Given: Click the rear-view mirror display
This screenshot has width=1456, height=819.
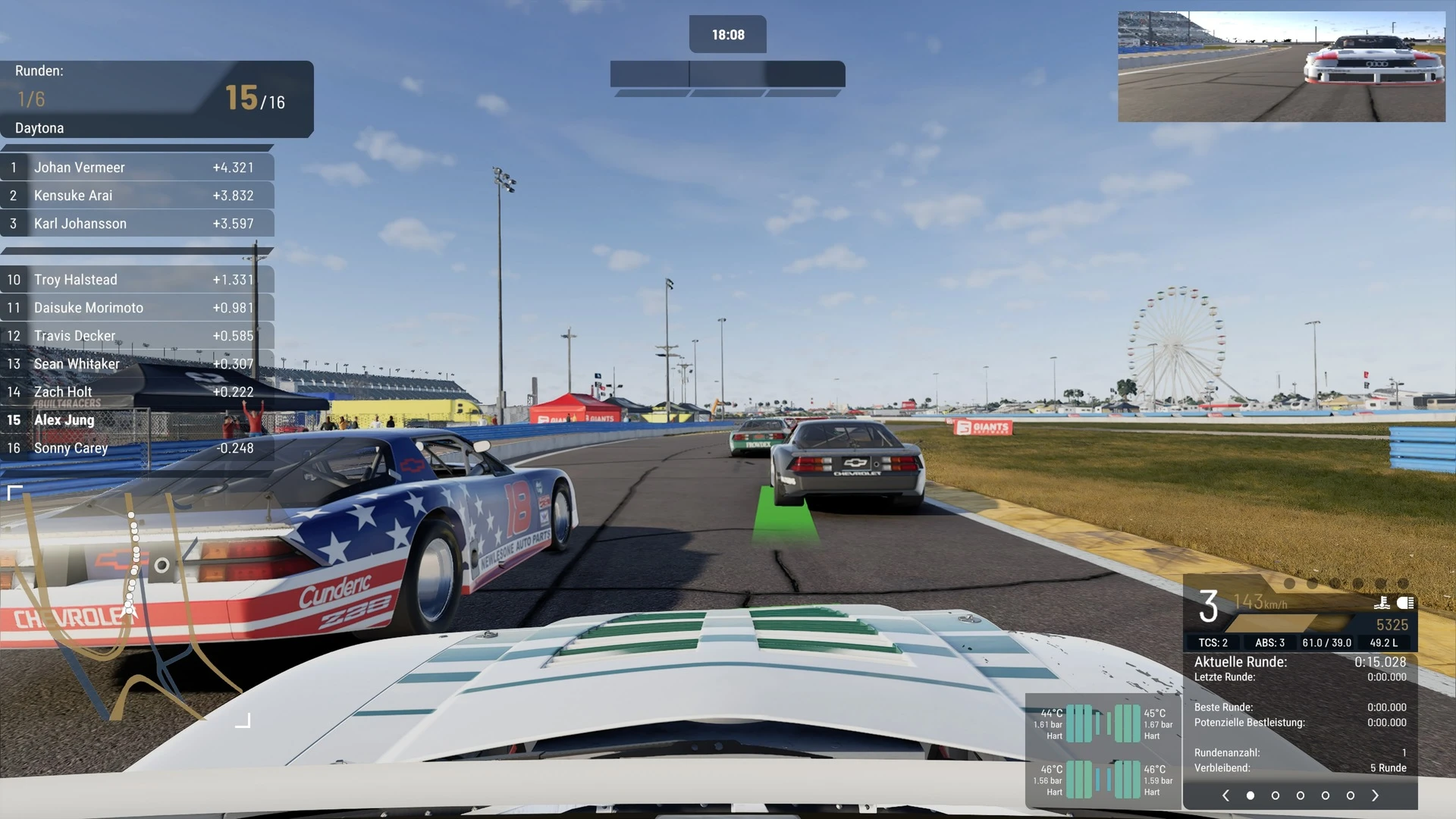Looking at the screenshot, I should (x=1282, y=67).
